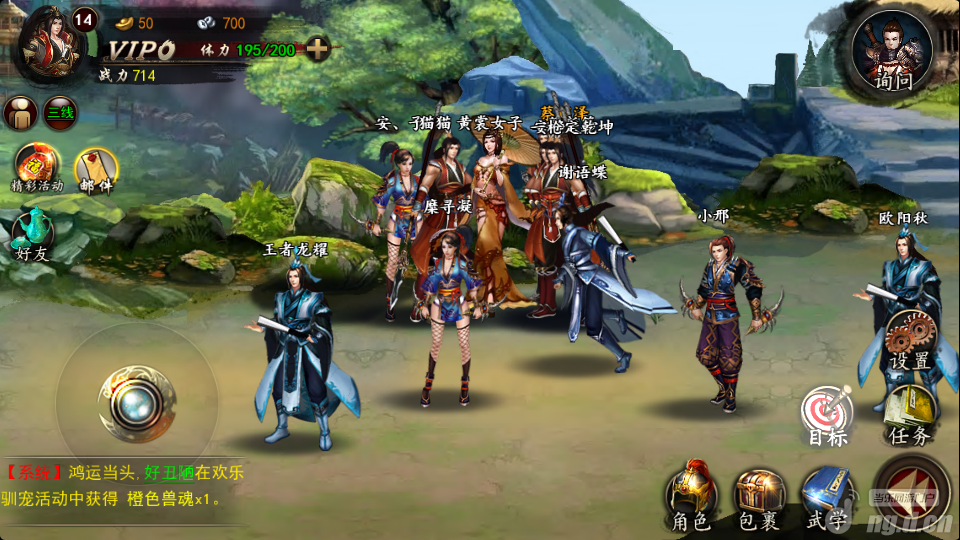Open the 角色 character sheet

click(692, 495)
